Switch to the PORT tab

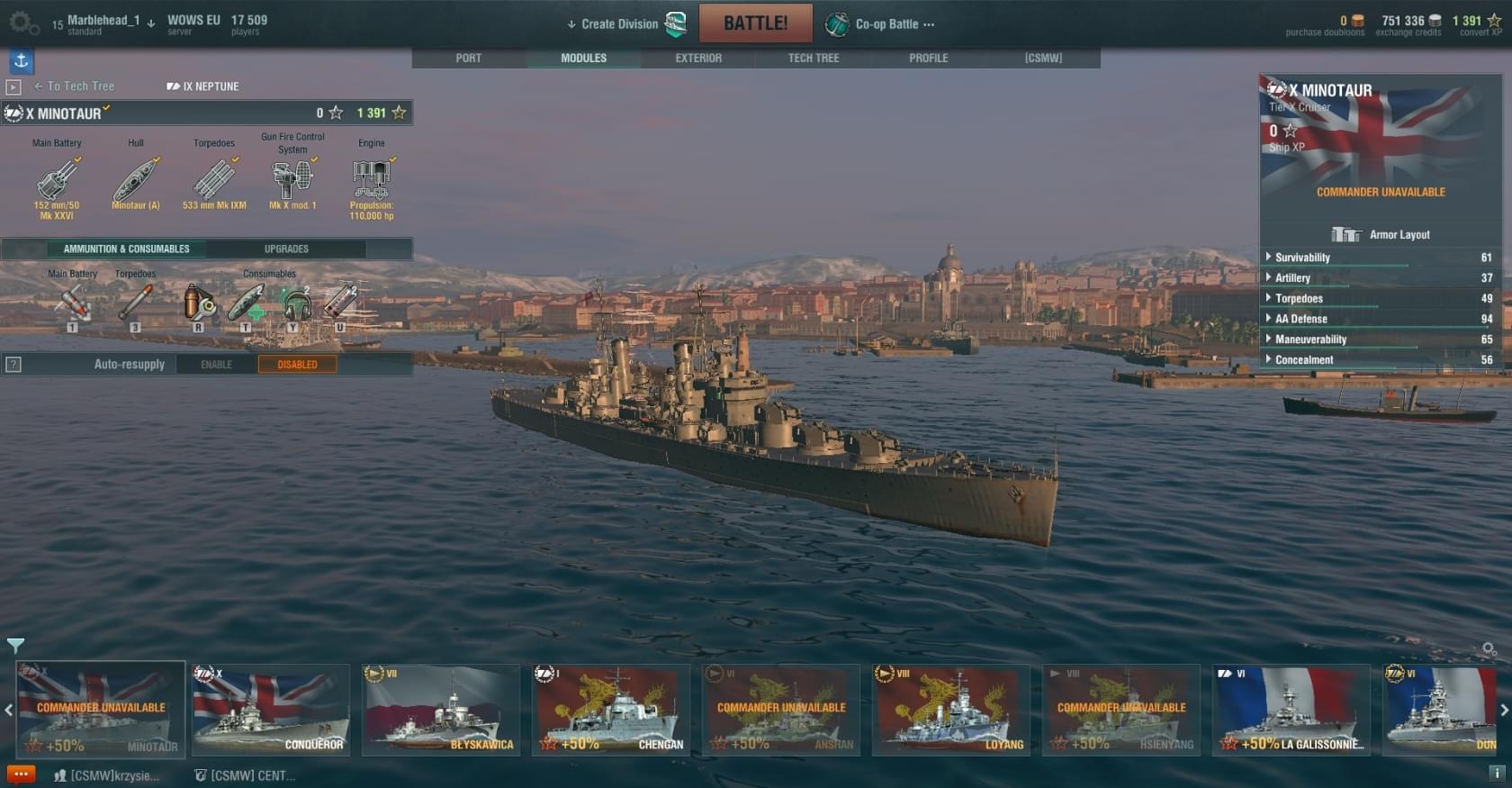click(x=468, y=59)
